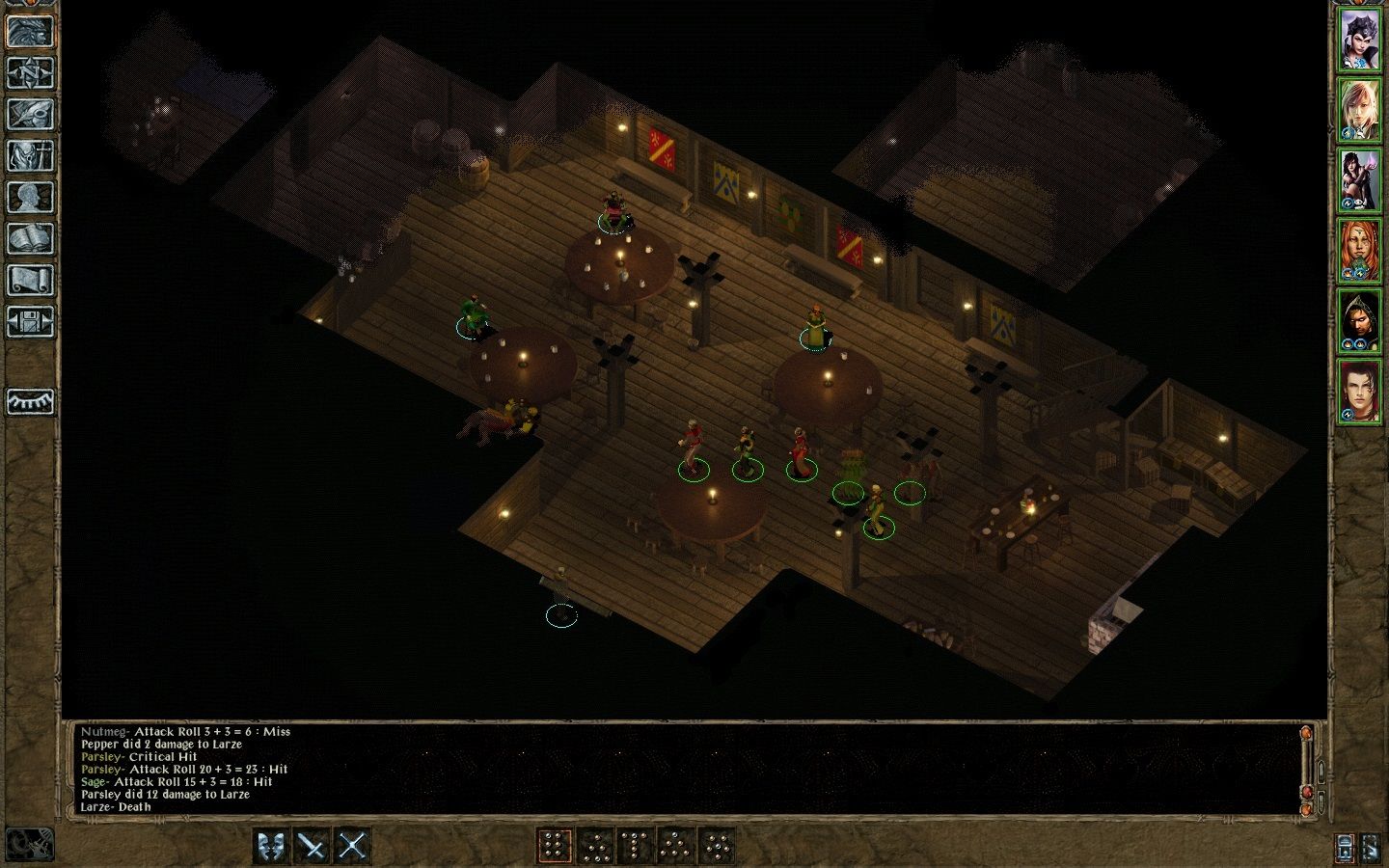Click the dragon emblem button in the bottom-left corner
The width and height of the screenshot is (1389, 868).
29,845
